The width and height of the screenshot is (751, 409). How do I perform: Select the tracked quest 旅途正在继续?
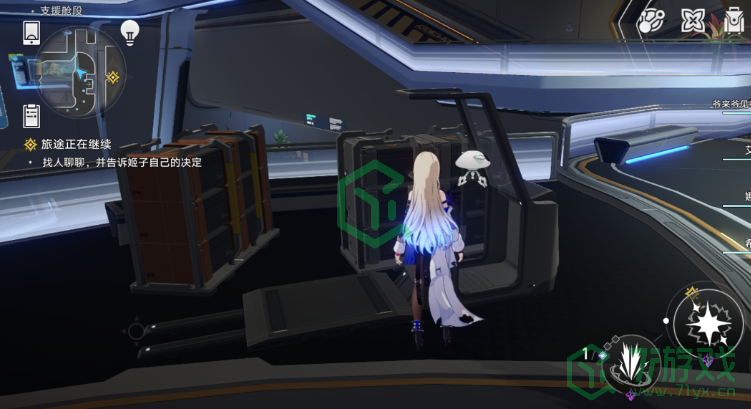click(73, 144)
